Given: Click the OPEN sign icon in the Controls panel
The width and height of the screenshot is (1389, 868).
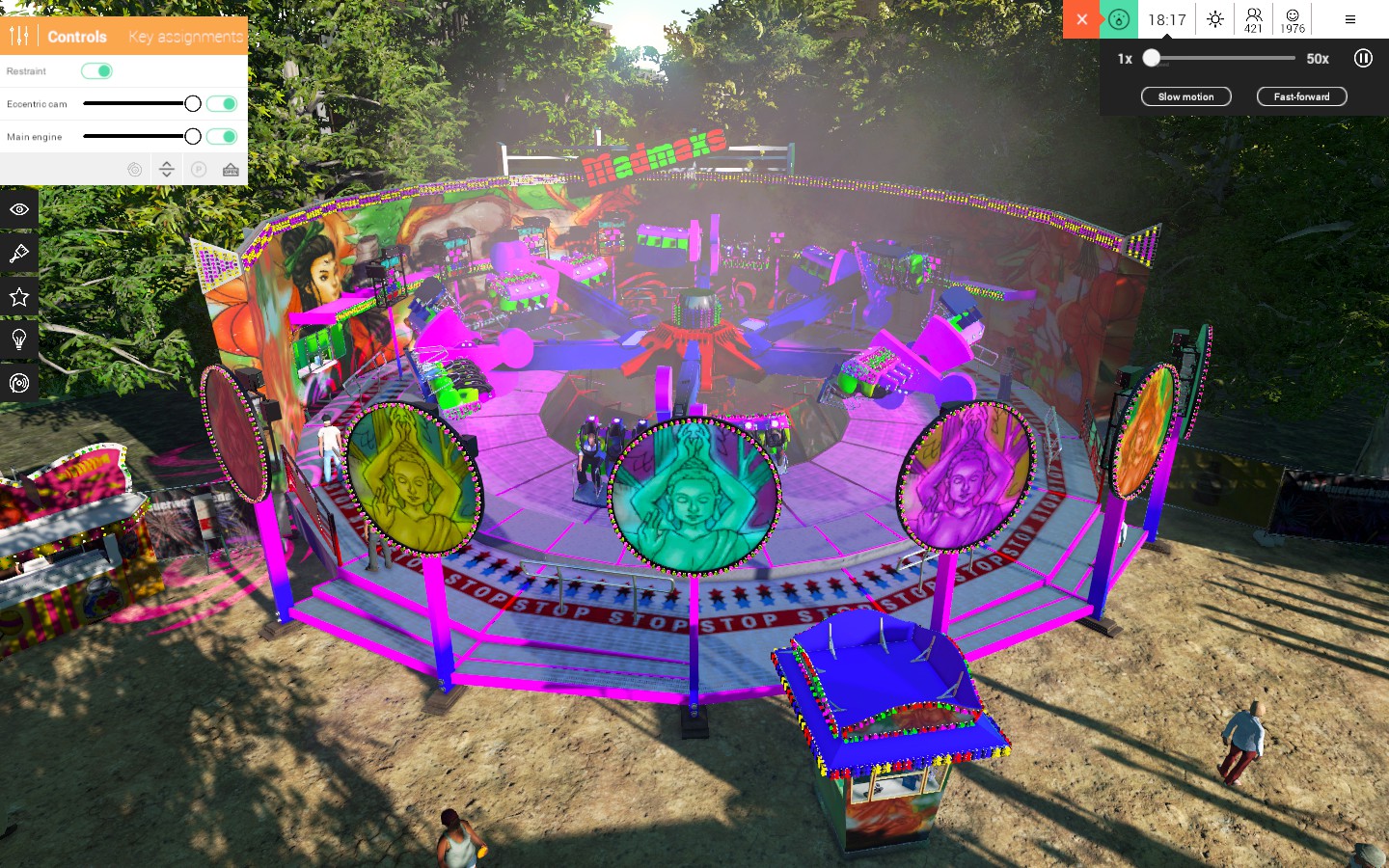Looking at the screenshot, I should tap(231, 169).
